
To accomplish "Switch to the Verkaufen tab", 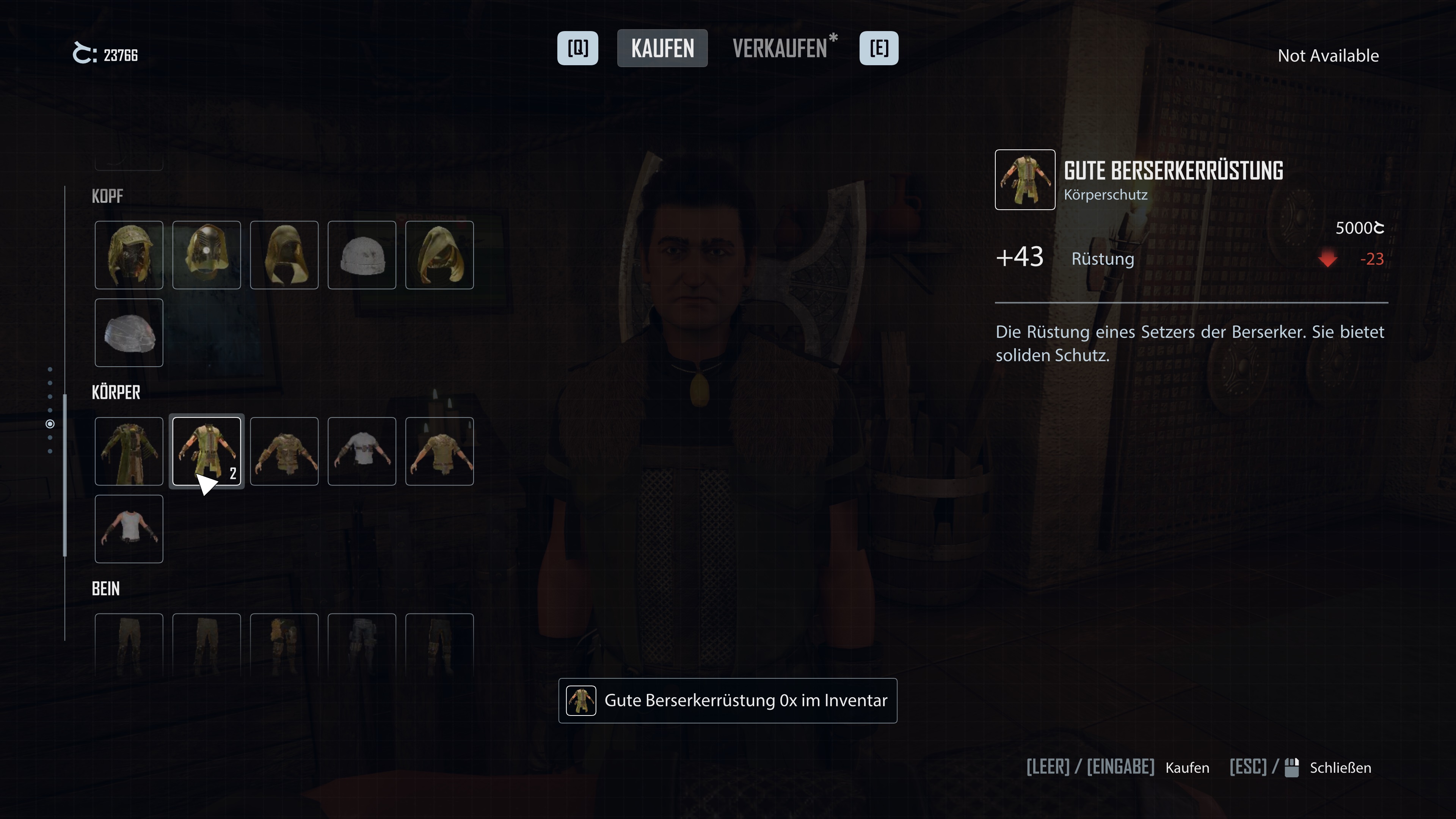I will point(780,49).
